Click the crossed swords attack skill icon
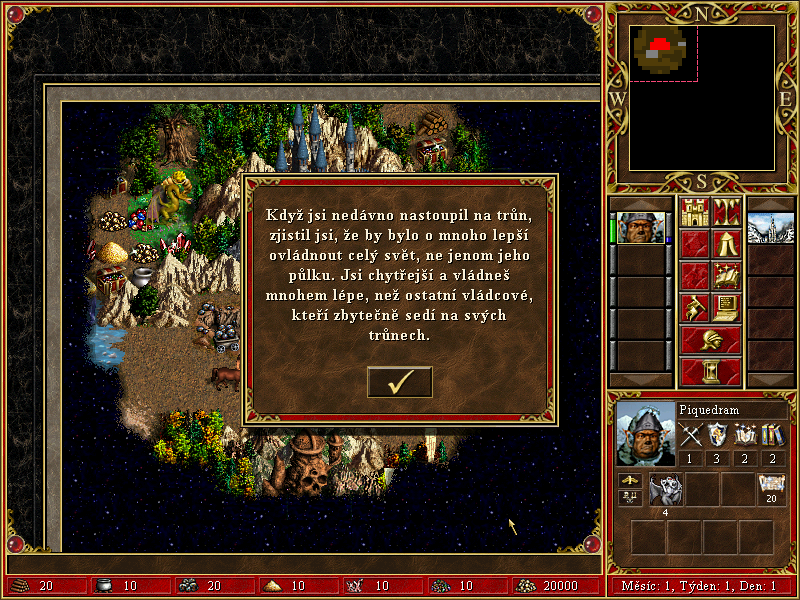Image resolution: width=800 pixels, height=600 pixels. pyautogui.click(x=689, y=435)
